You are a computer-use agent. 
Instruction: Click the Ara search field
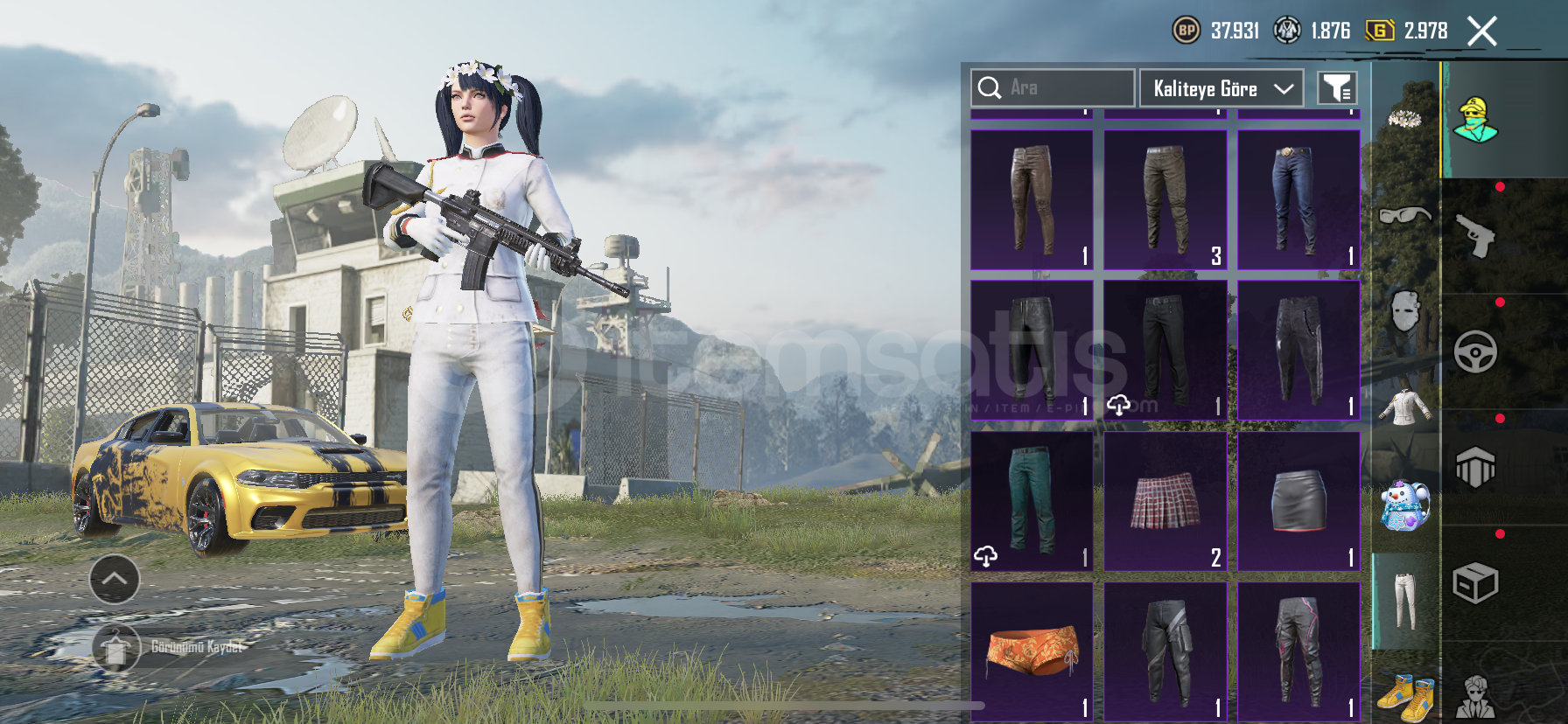(x=1053, y=87)
